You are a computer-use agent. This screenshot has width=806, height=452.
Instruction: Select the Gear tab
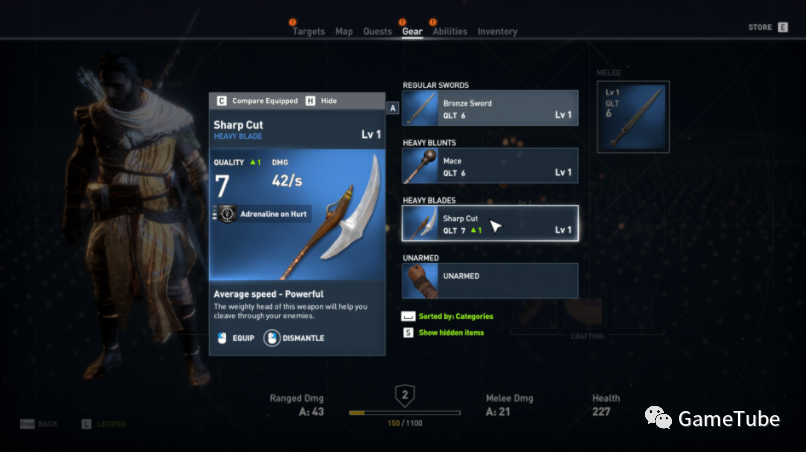(412, 32)
